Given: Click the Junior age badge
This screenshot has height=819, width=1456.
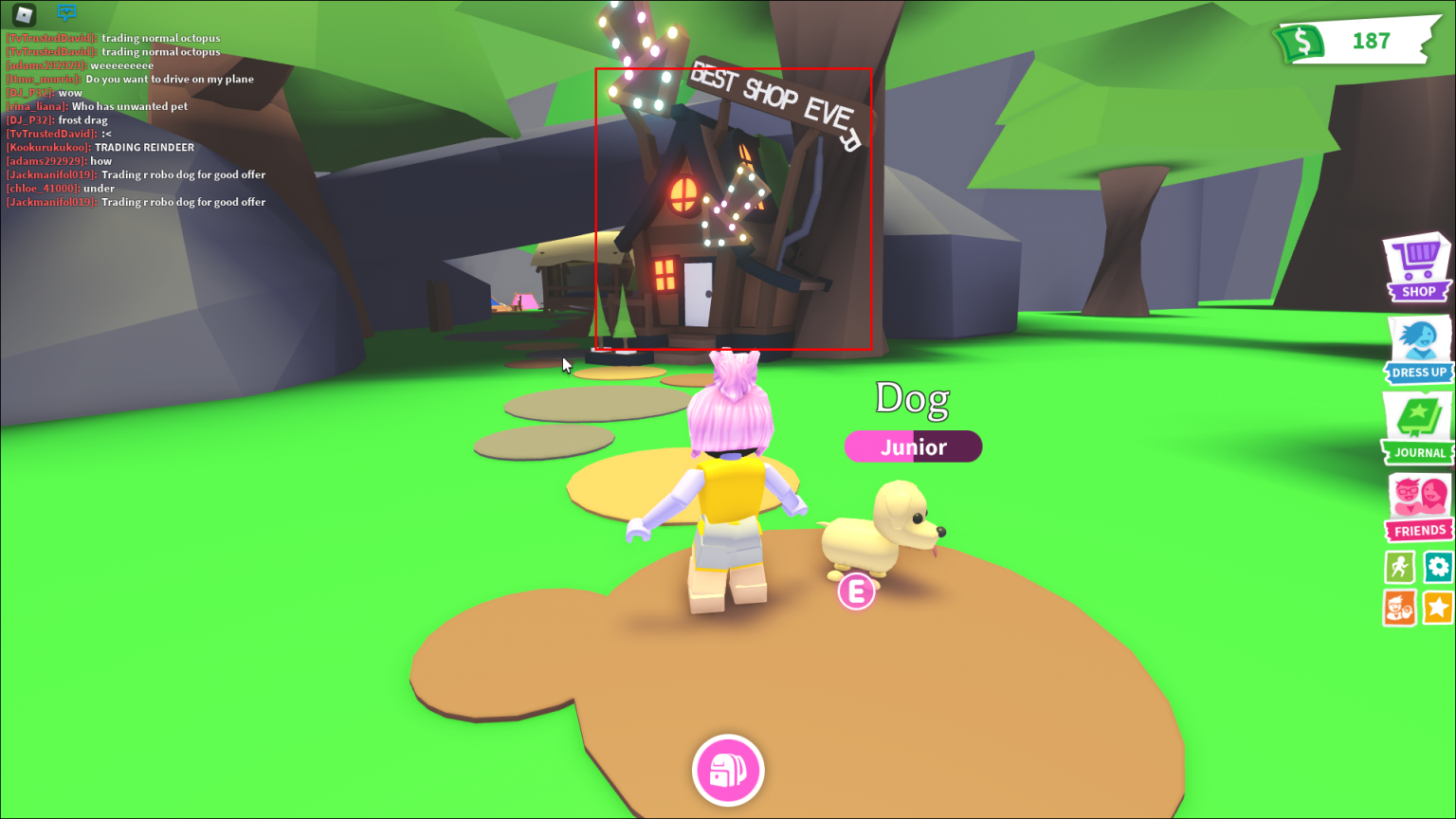Looking at the screenshot, I should [912, 446].
